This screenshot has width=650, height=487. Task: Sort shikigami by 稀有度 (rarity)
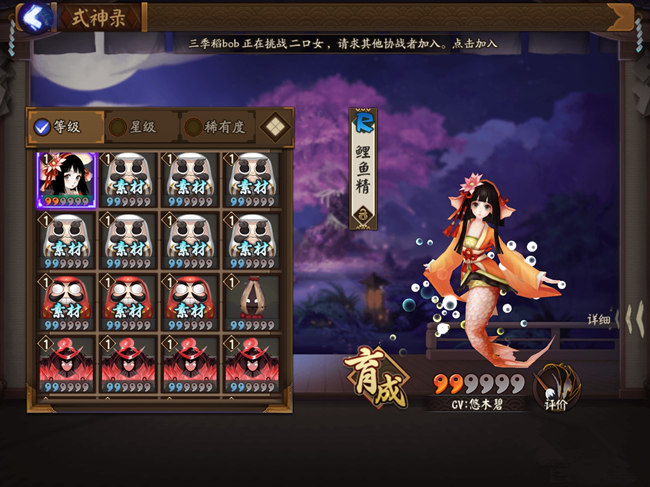click(216, 127)
